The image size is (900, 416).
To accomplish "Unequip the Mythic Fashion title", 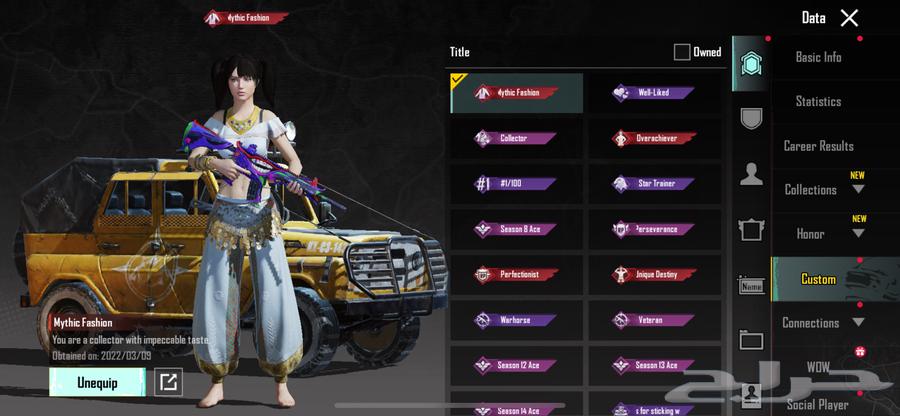I will click(x=97, y=382).
